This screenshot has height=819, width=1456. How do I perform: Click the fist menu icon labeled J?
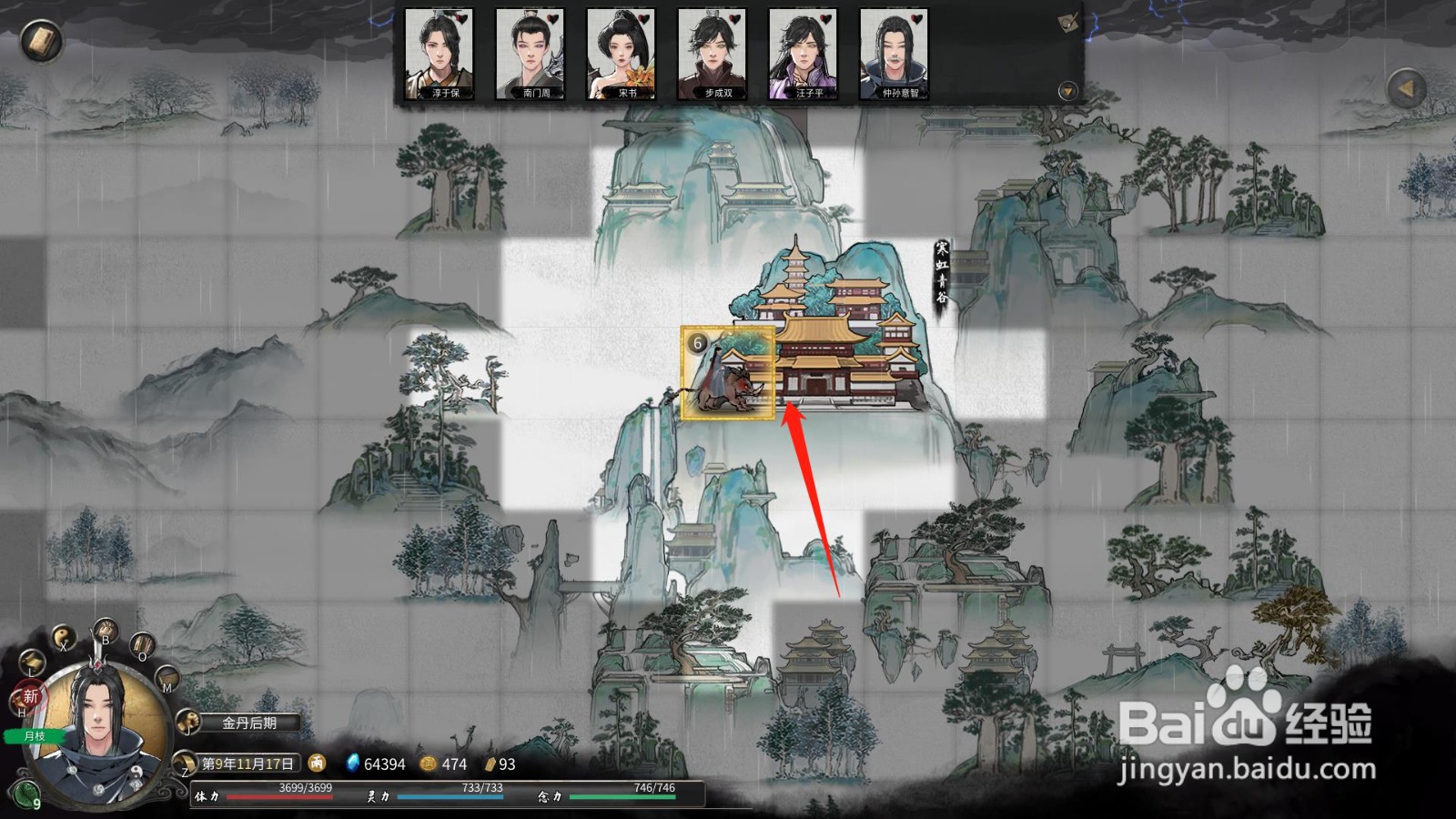188,723
